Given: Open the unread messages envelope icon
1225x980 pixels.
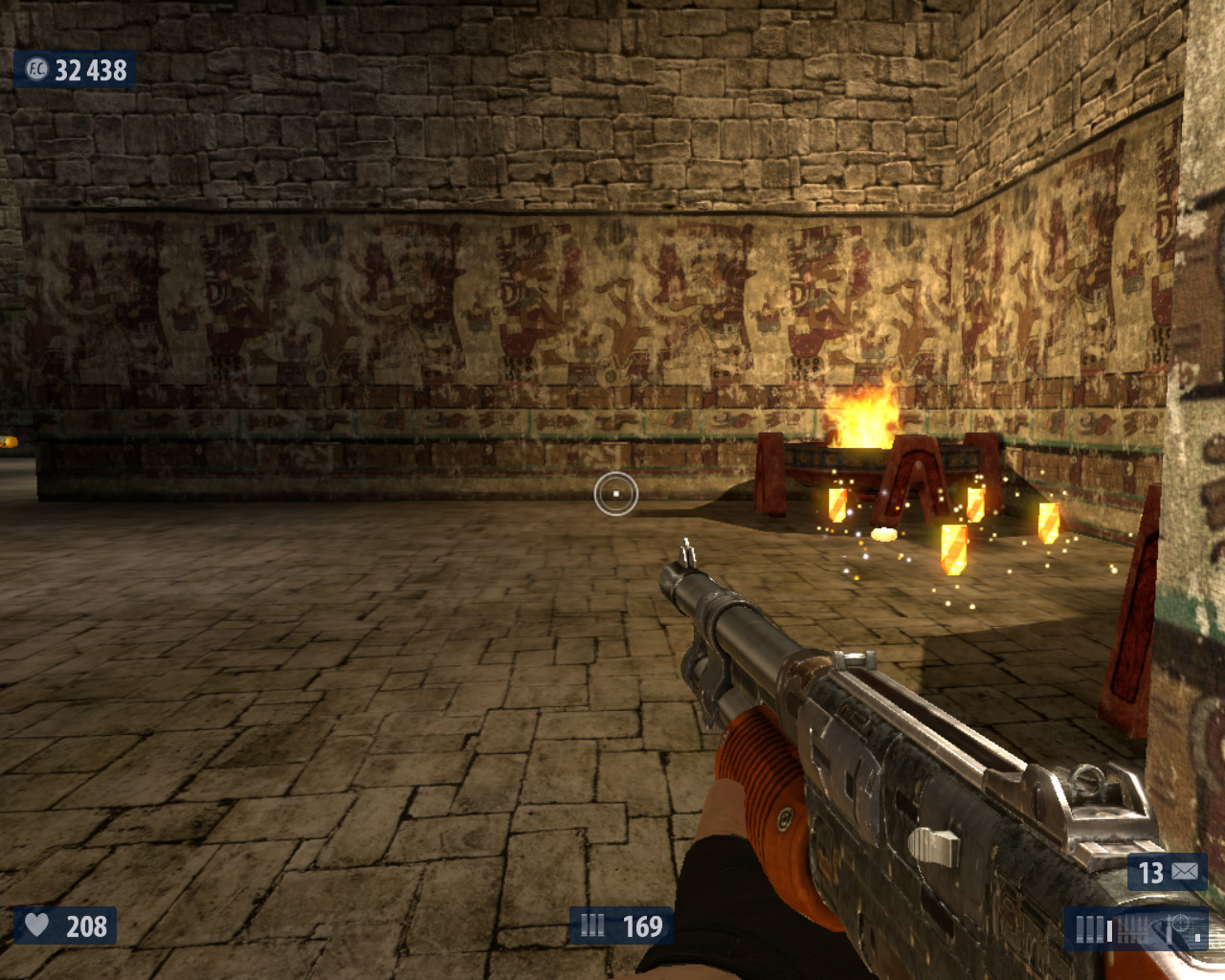Looking at the screenshot, I should (x=1185, y=872).
